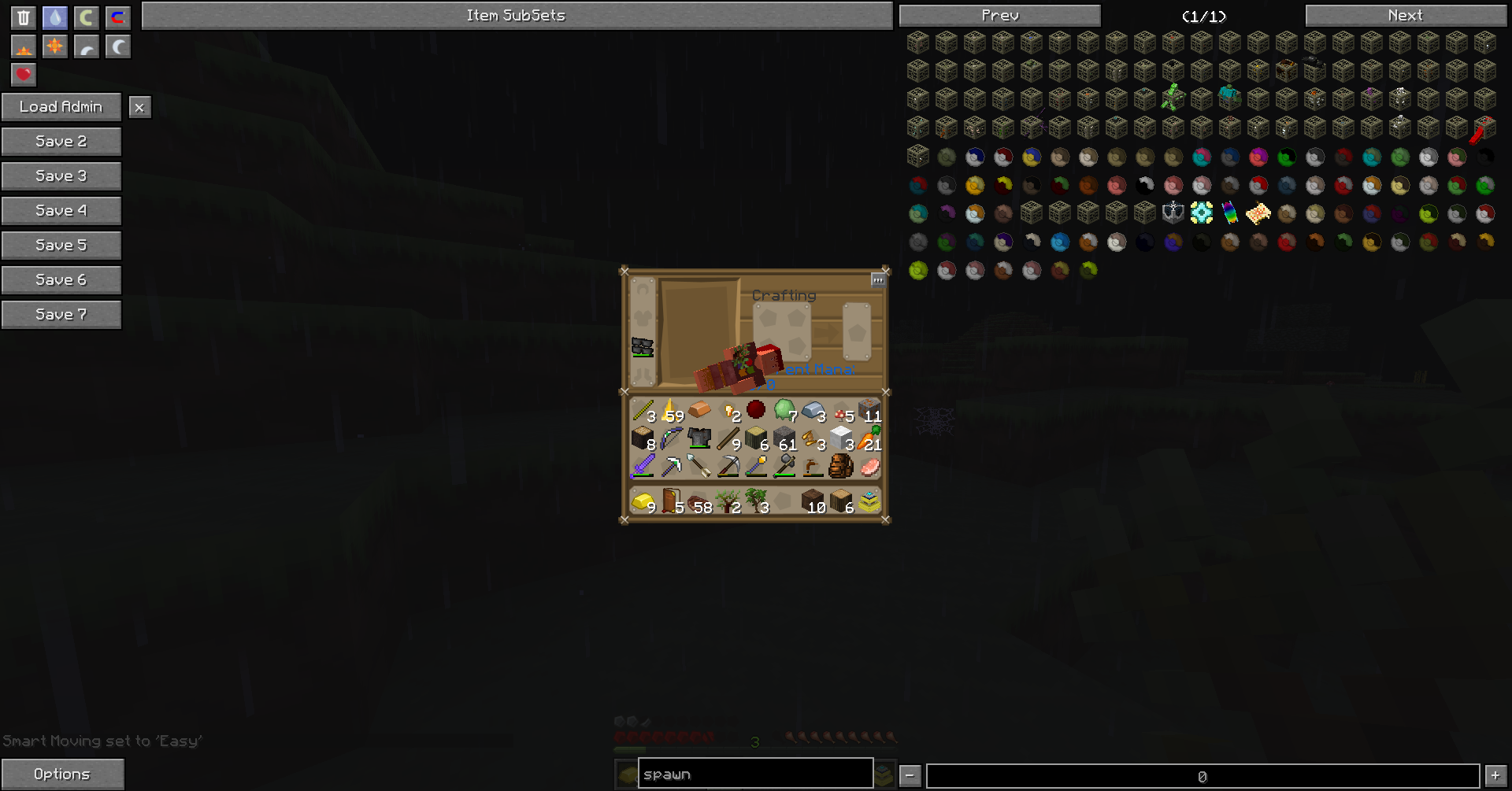Heal the player with the red heart button
Screen dimensions: 1512x791
pyautogui.click(x=24, y=75)
